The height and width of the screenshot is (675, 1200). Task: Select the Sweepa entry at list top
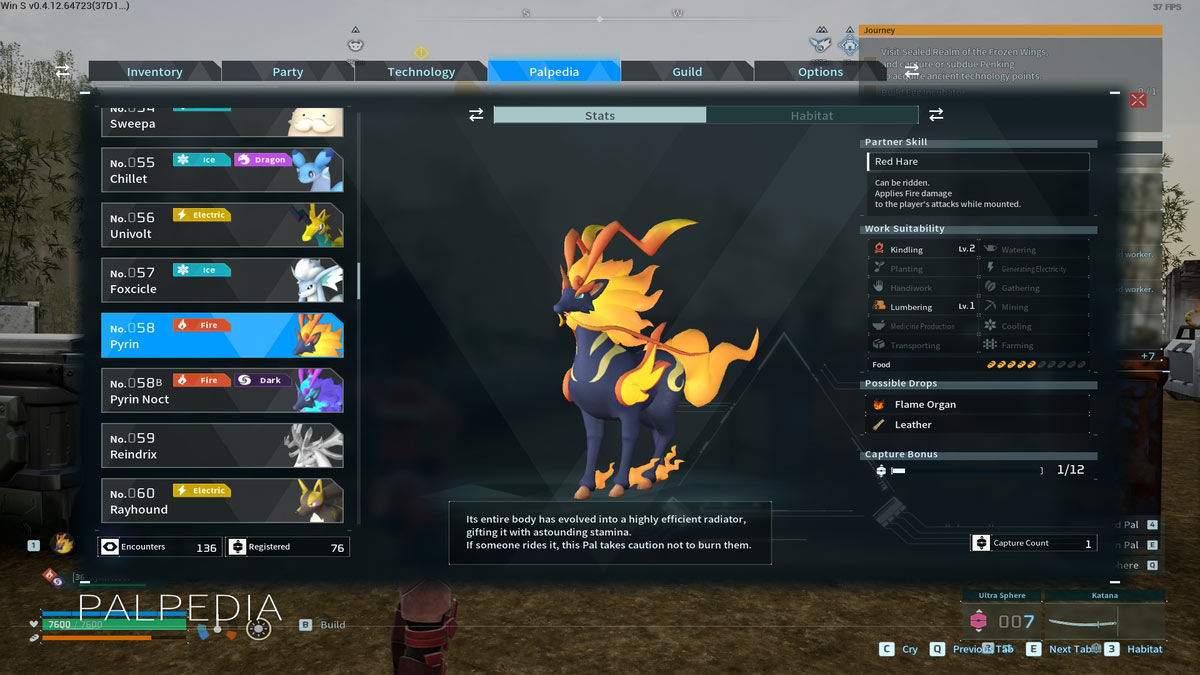tap(222, 122)
